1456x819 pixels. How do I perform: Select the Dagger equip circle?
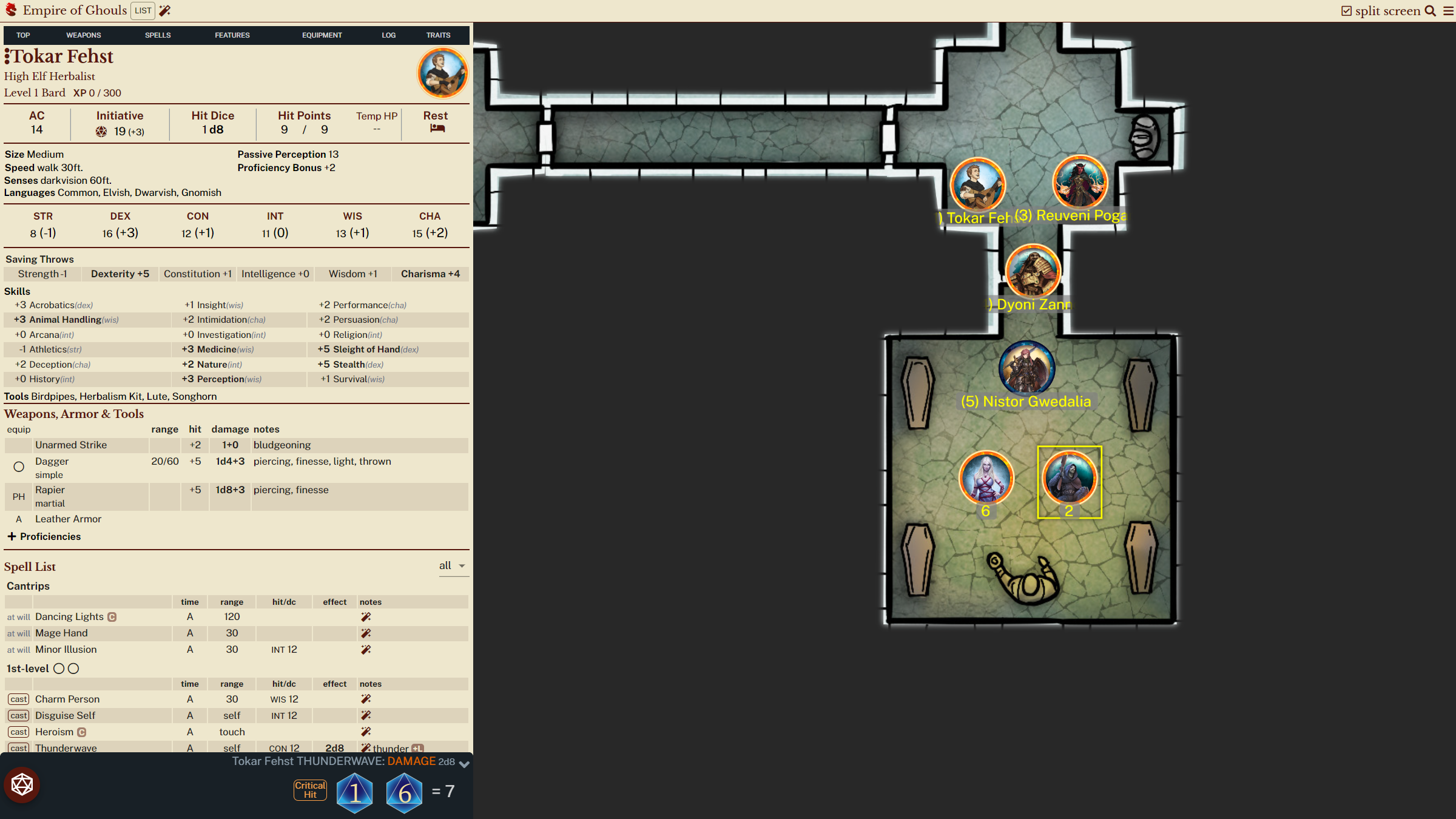click(x=18, y=467)
